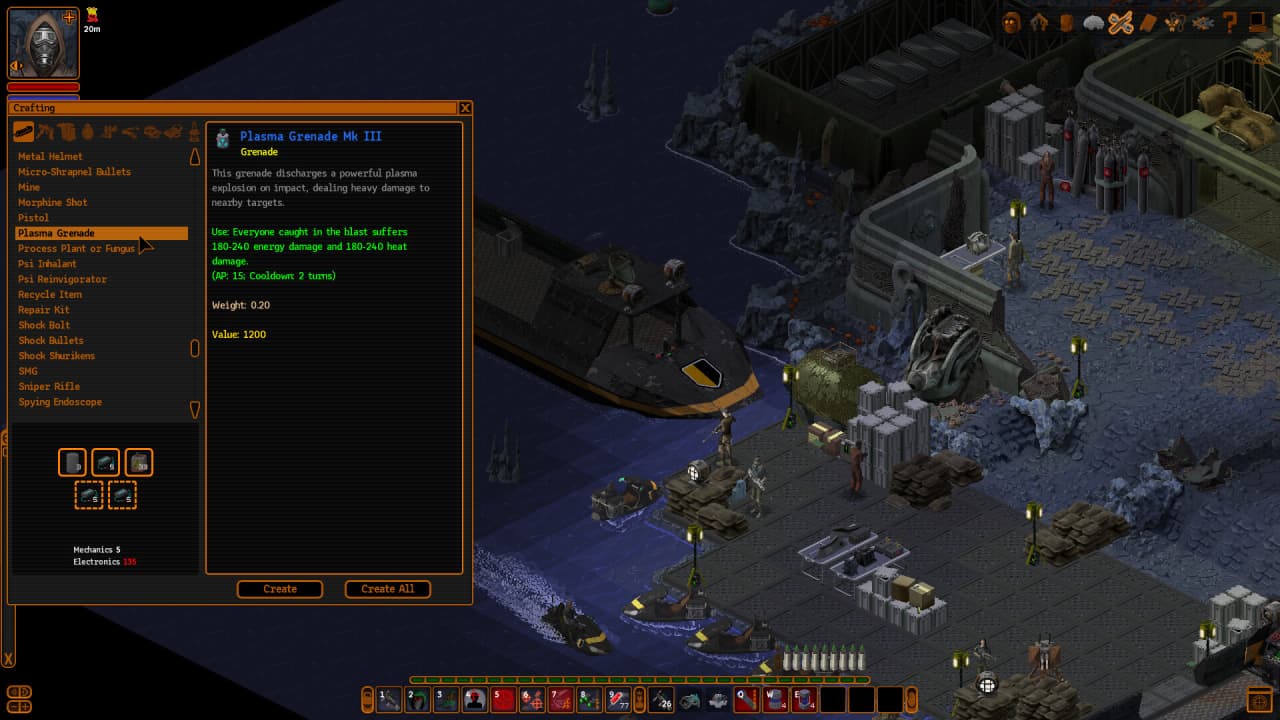Choose Micro-Shrapnel Bullets from the recipe list
The width and height of the screenshot is (1280, 720).
(74, 172)
